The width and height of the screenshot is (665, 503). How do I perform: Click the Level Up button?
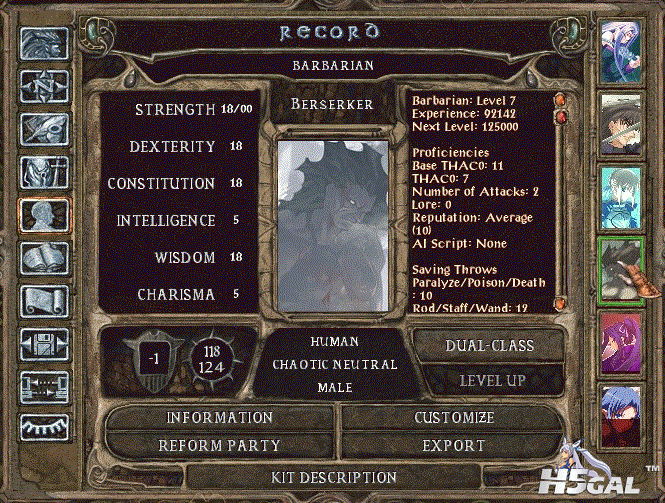point(487,380)
